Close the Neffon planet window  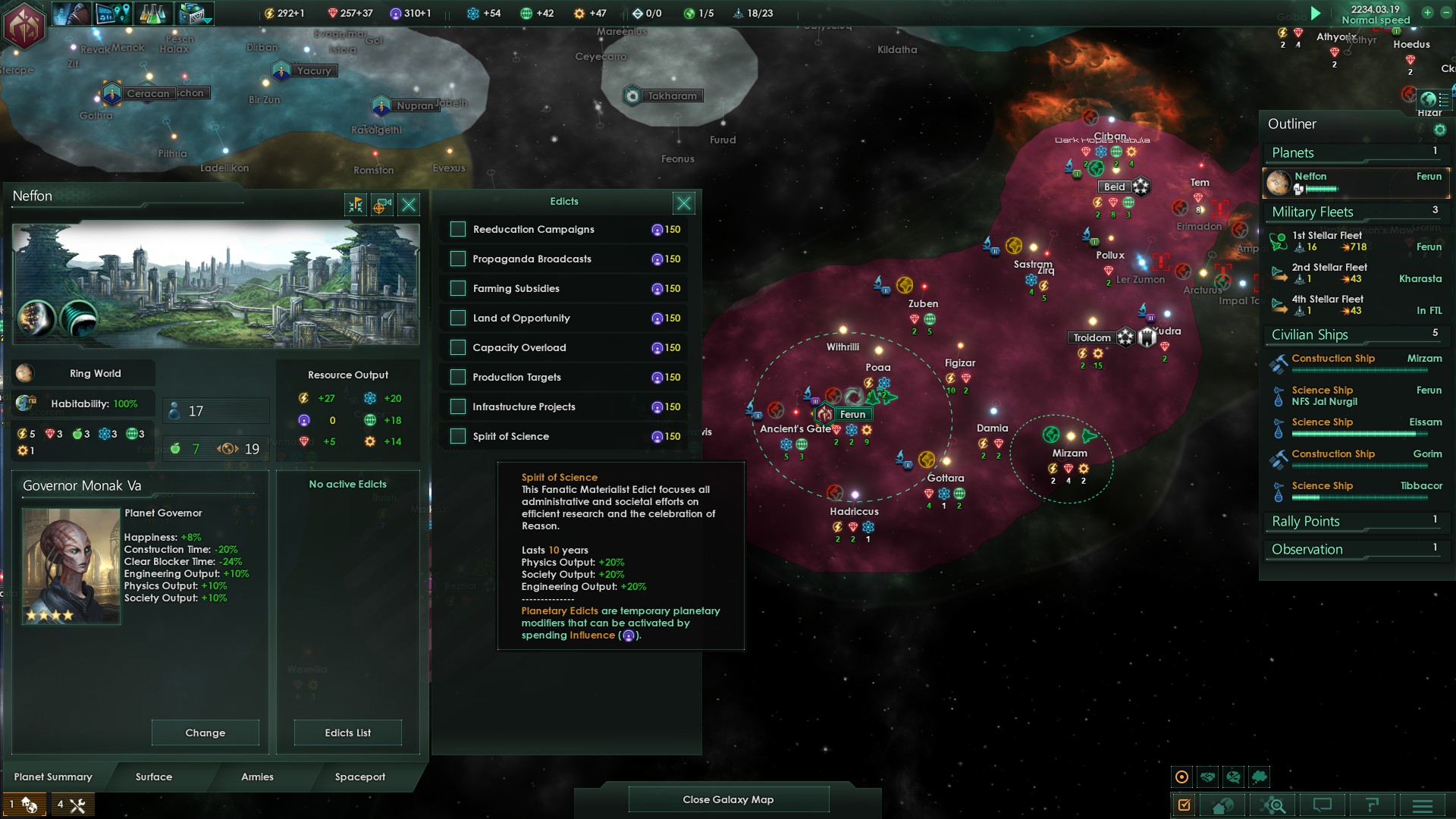(x=409, y=205)
